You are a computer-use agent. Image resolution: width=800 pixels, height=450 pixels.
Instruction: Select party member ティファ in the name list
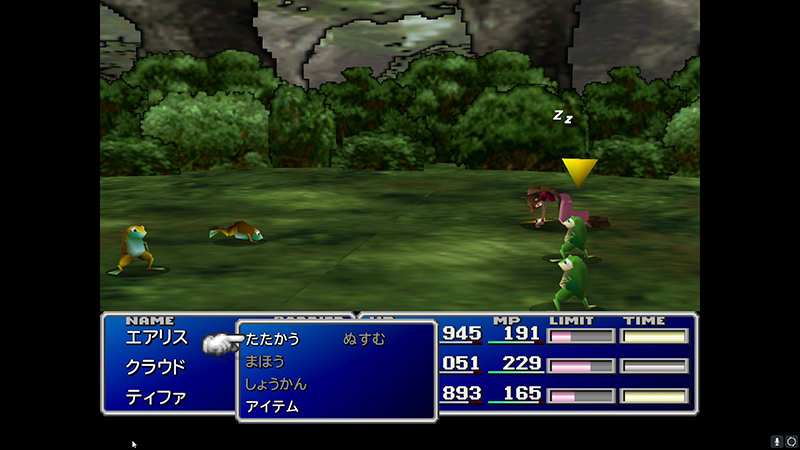pos(156,397)
